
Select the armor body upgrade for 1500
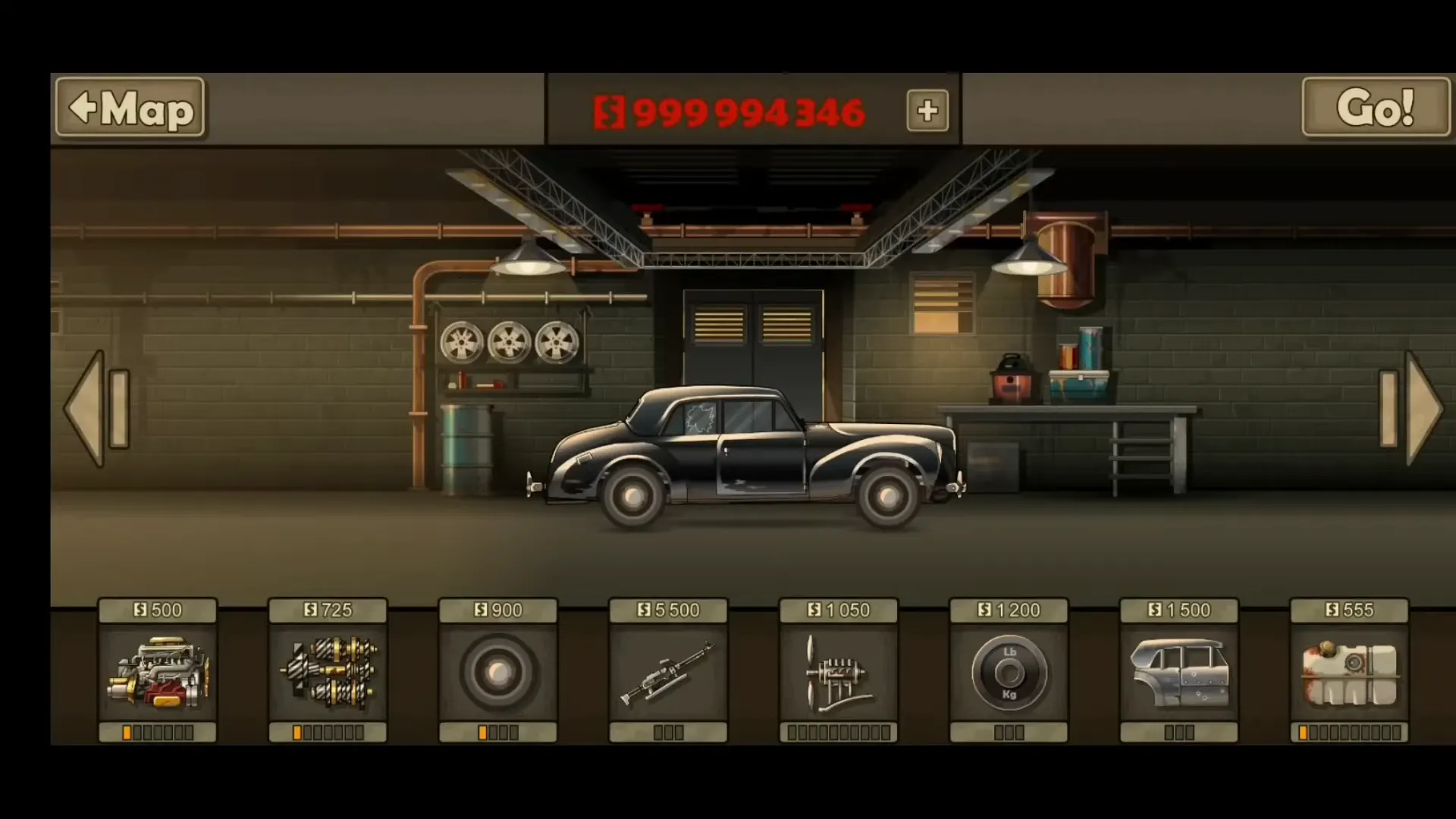click(1178, 675)
